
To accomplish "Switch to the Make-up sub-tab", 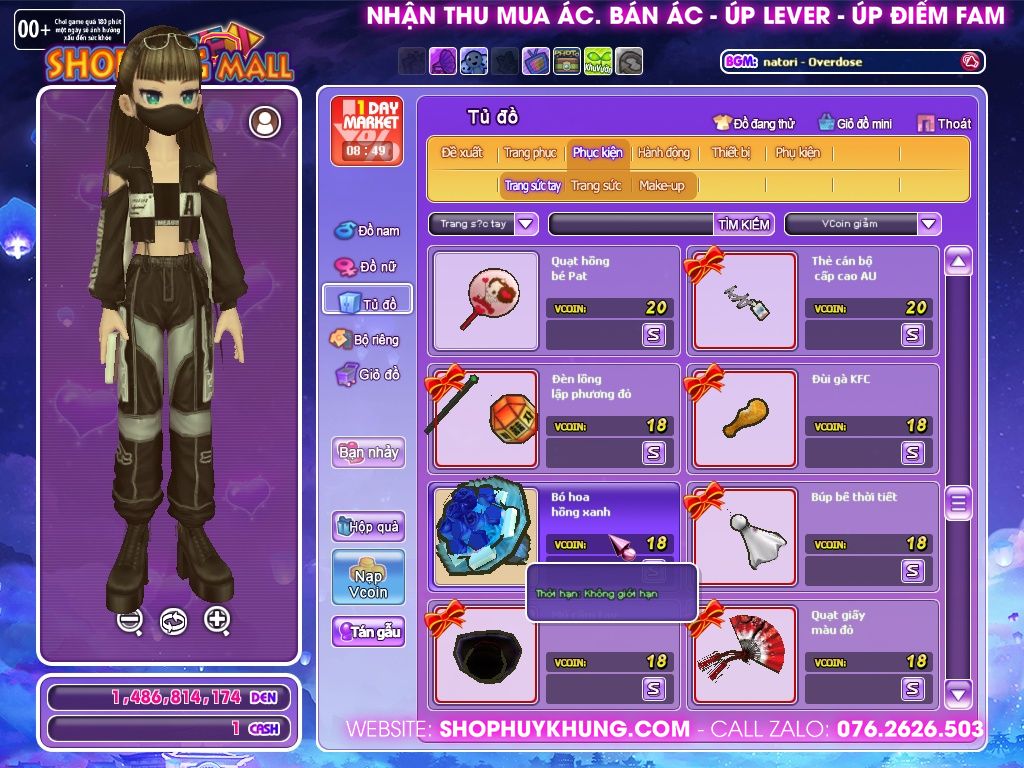I will pyautogui.click(x=662, y=186).
